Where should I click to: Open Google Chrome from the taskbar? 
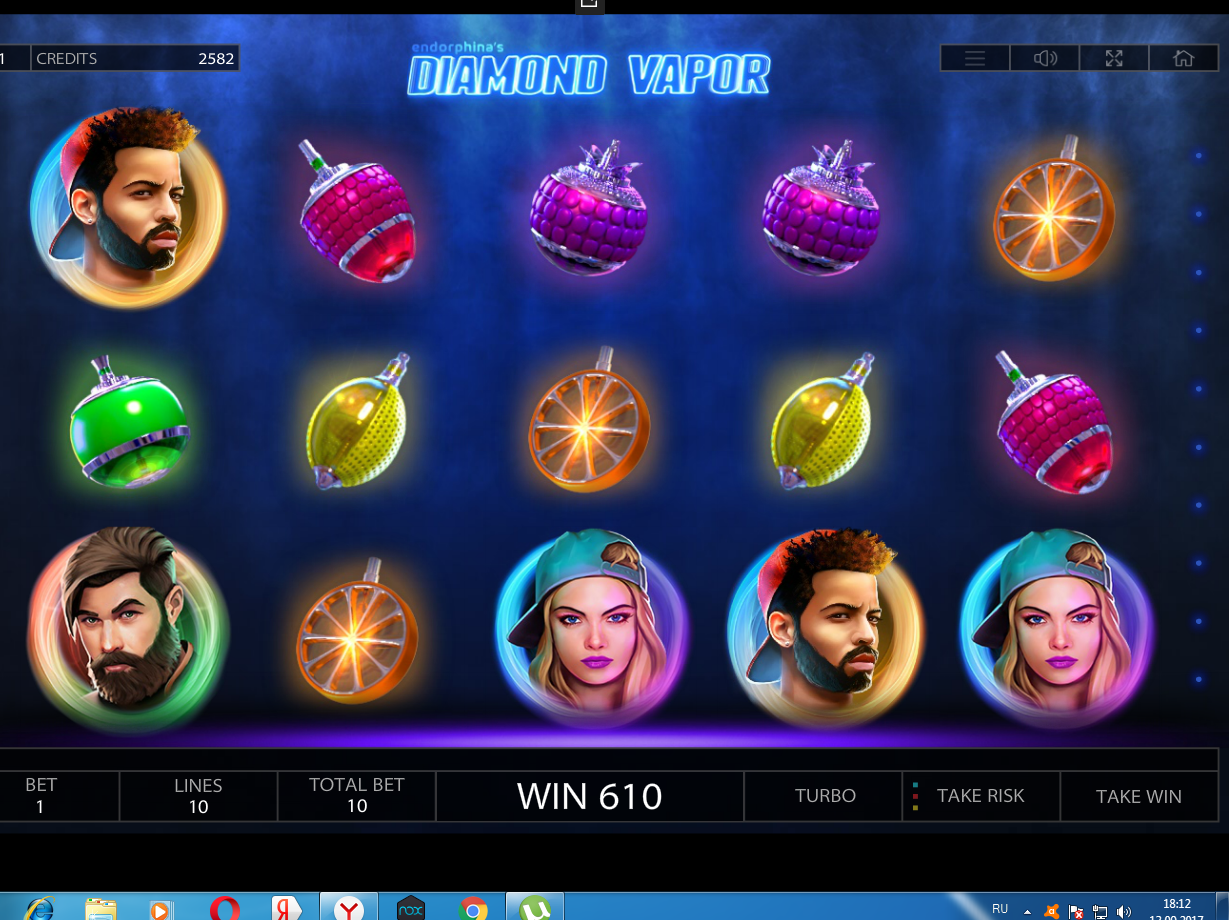(x=473, y=908)
